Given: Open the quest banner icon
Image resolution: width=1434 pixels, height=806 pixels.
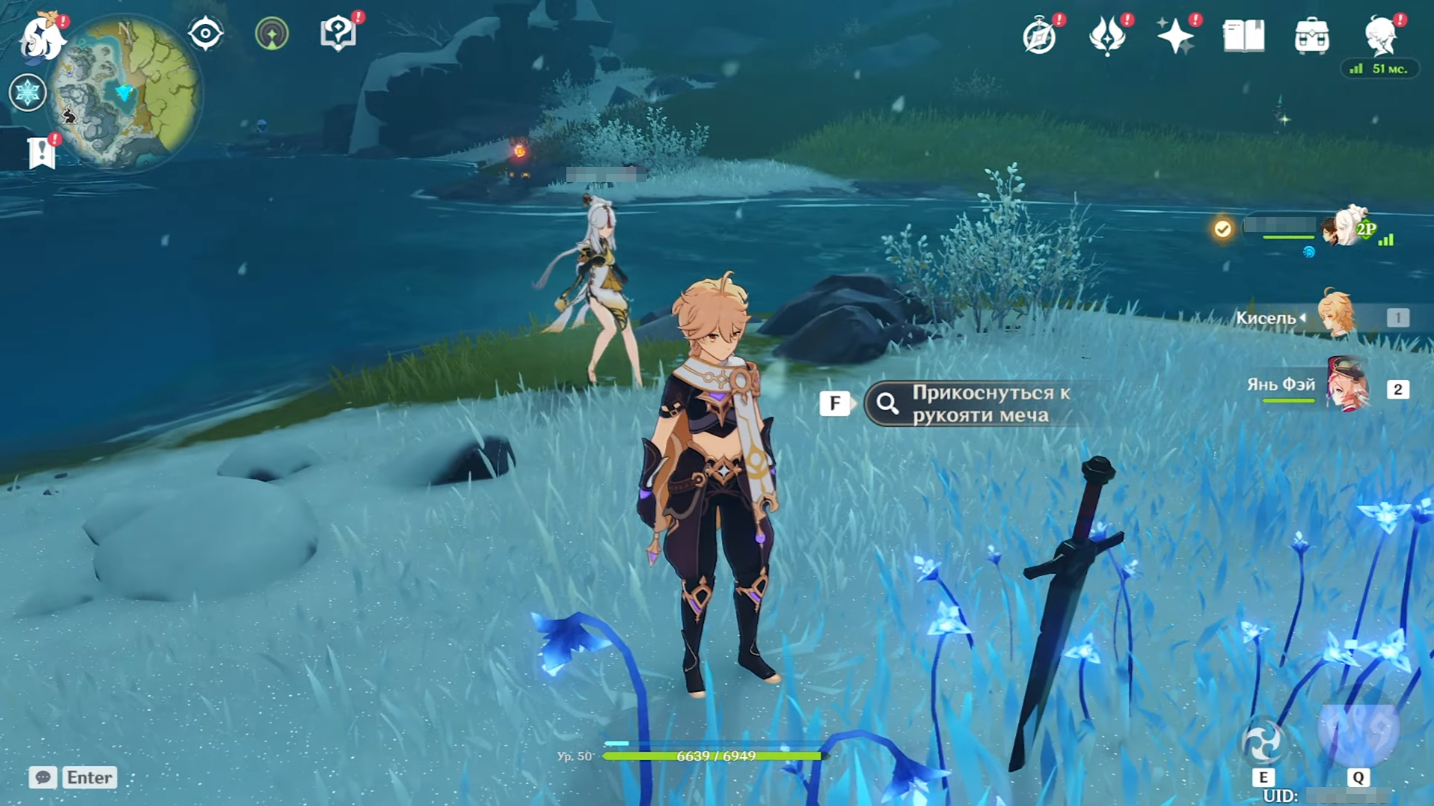Looking at the screenshot, I should pos(41,152).
